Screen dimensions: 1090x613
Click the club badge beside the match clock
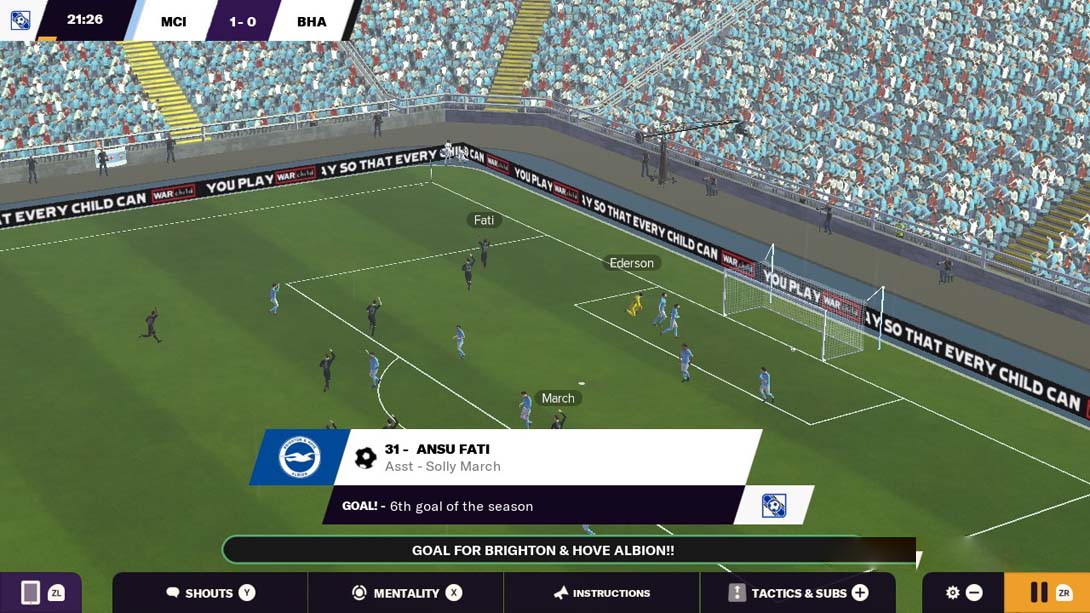click(x=20, y=20)
